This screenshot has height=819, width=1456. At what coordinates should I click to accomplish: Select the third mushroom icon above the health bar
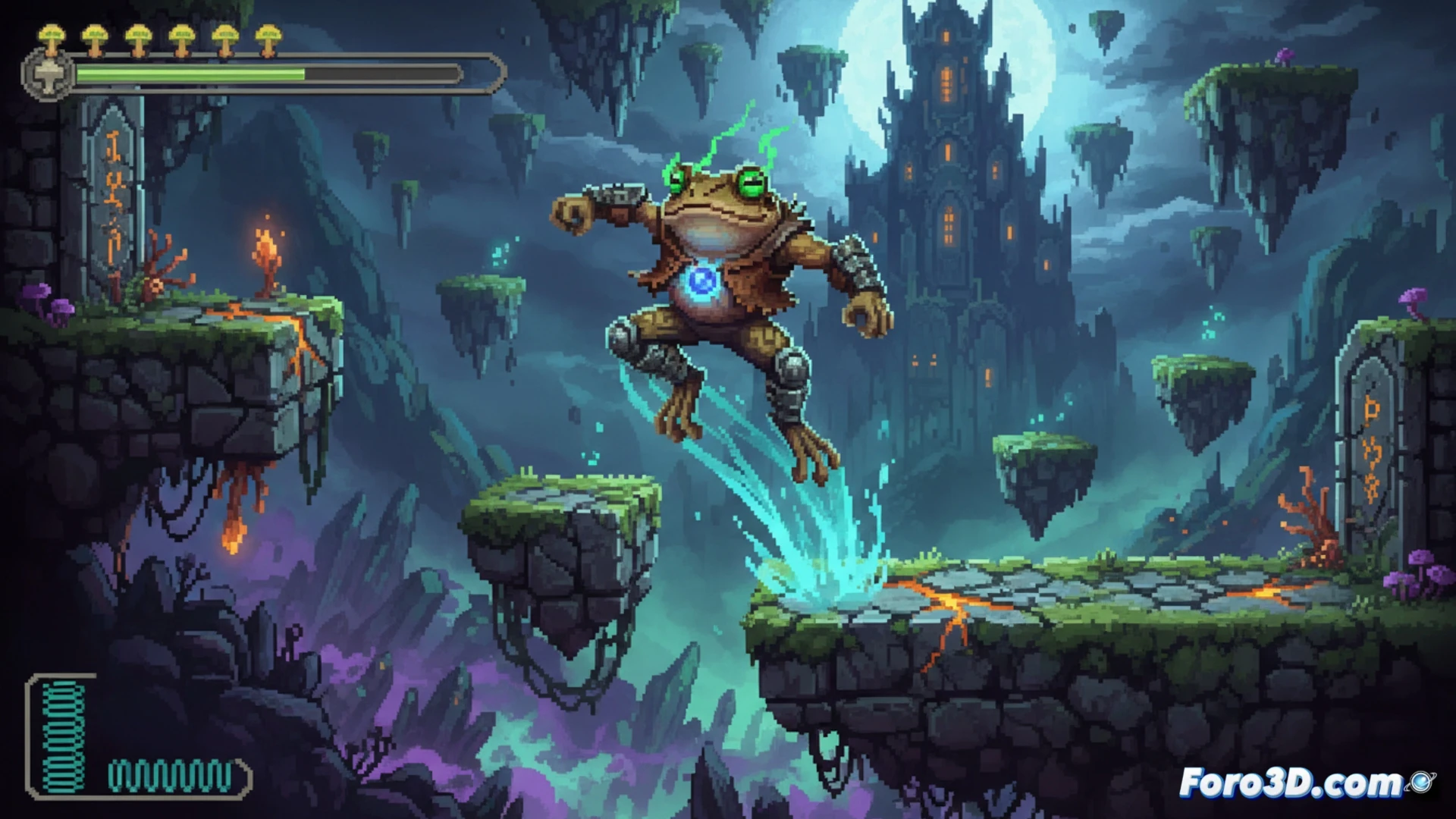pos(137,34)
